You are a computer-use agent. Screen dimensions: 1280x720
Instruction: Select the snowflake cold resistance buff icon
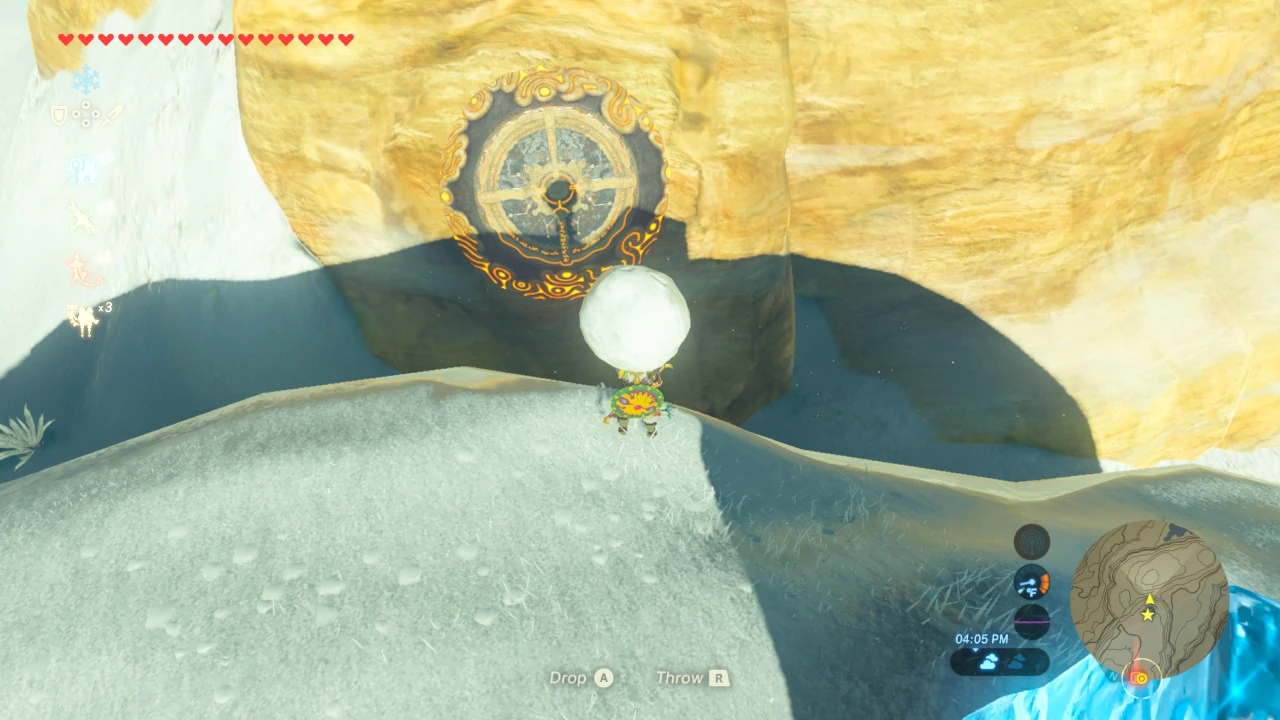[x=87, y=79]
